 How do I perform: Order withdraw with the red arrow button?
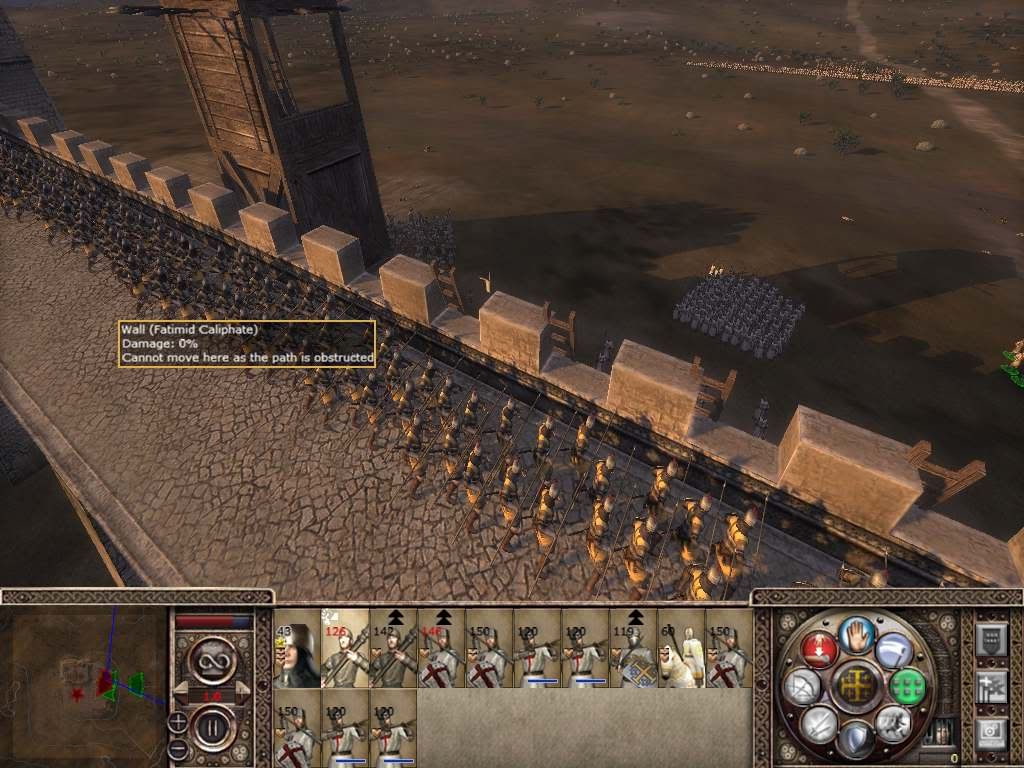[x=819, y=648]
